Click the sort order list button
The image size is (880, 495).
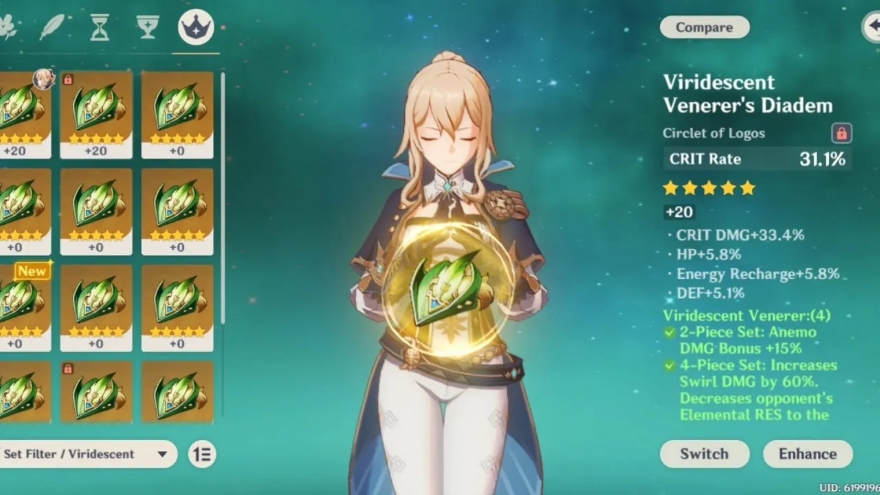tap(202, 454)
